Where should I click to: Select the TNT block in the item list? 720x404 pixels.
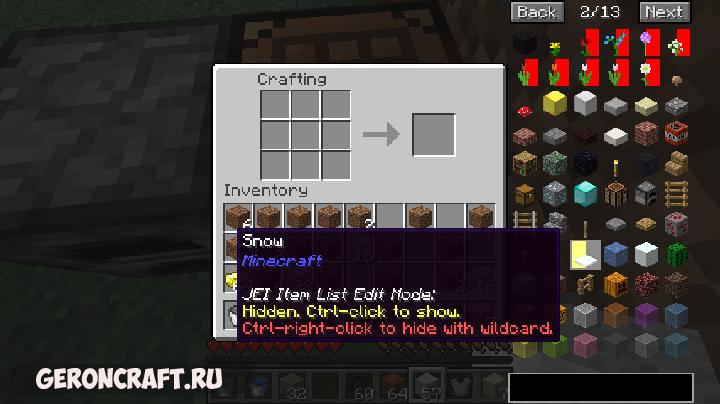pos(680,134)
